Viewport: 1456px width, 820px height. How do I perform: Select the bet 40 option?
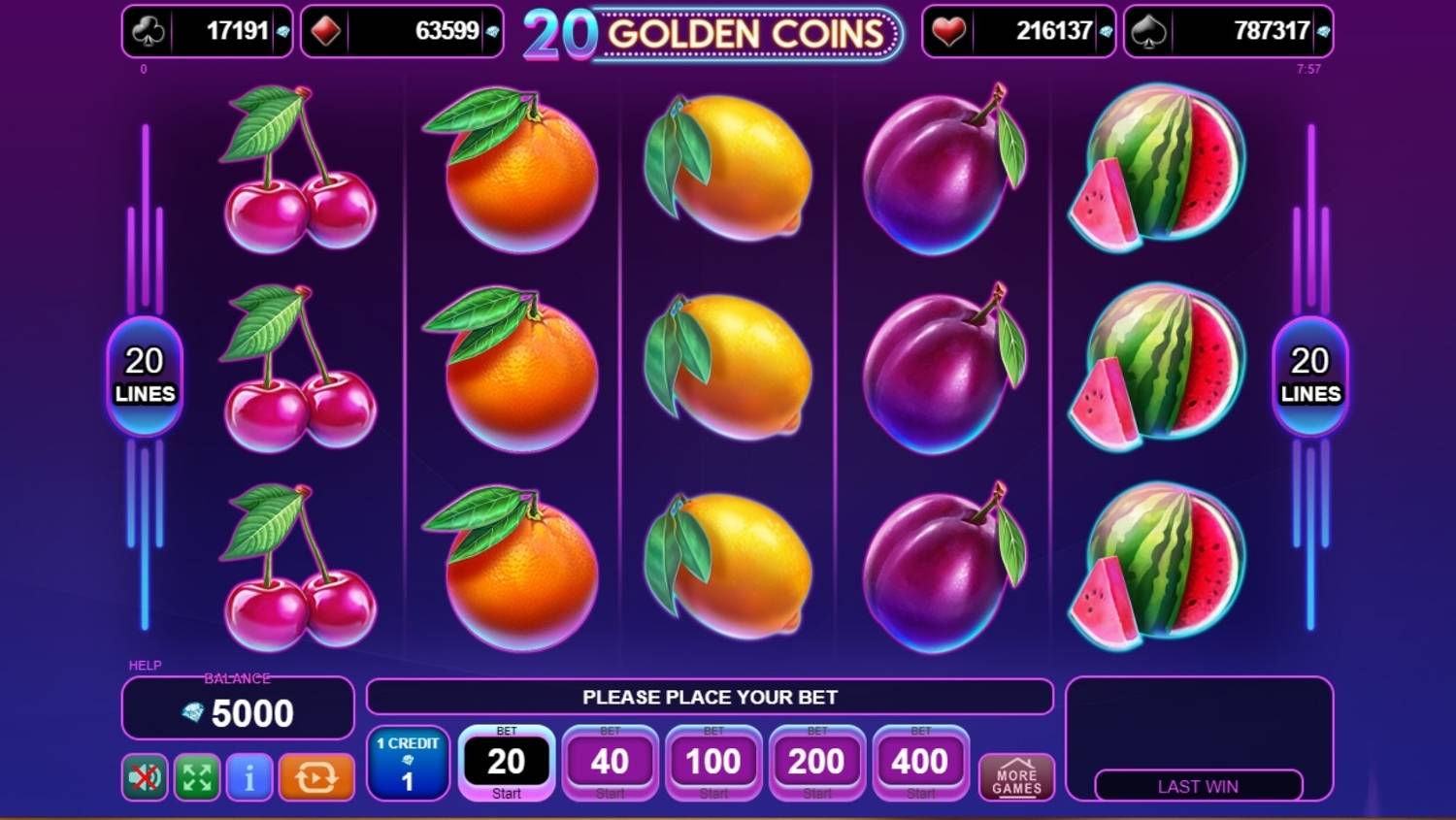click(610, 763)
